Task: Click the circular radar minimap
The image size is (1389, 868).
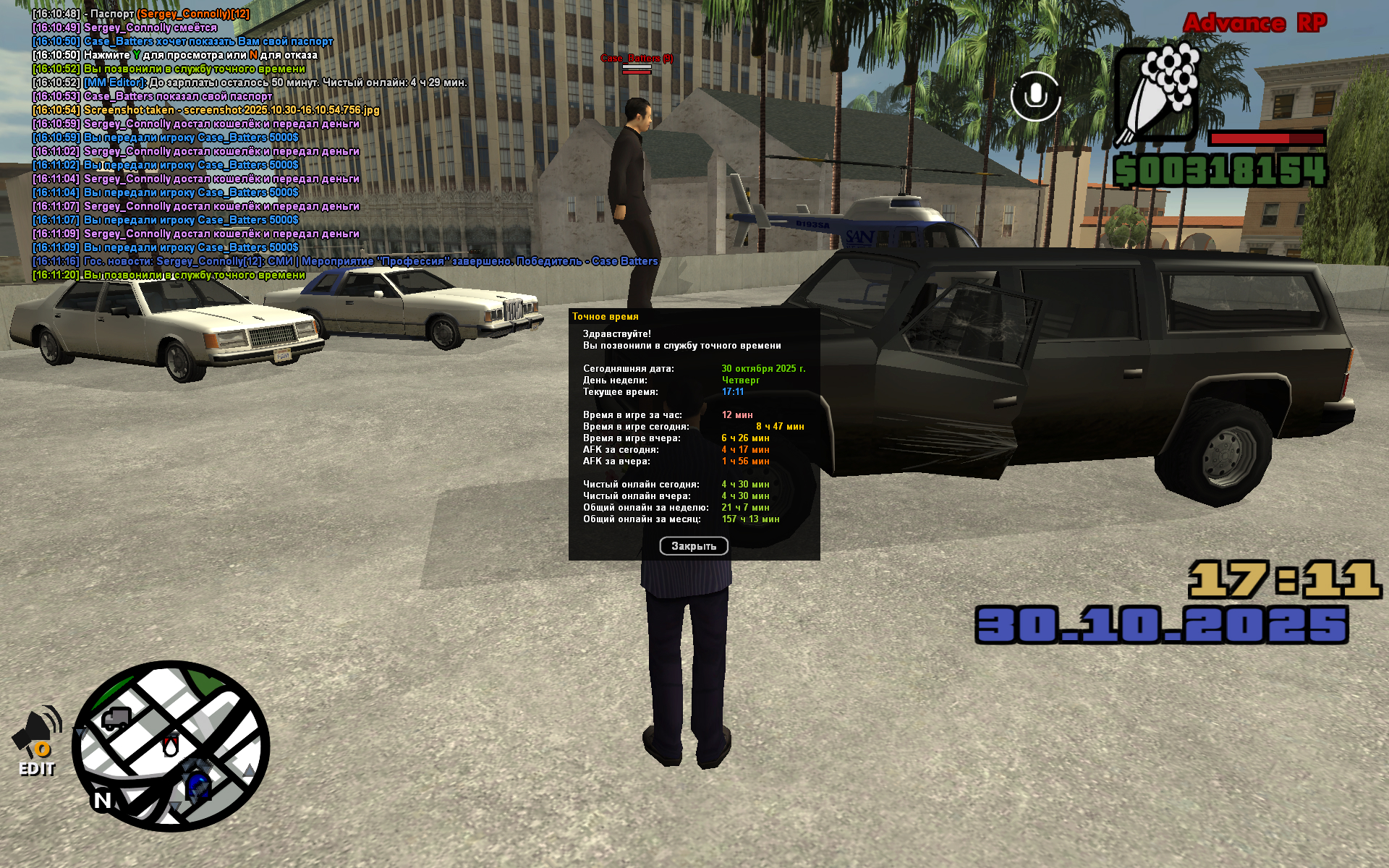Action: [x=171, y=746]
